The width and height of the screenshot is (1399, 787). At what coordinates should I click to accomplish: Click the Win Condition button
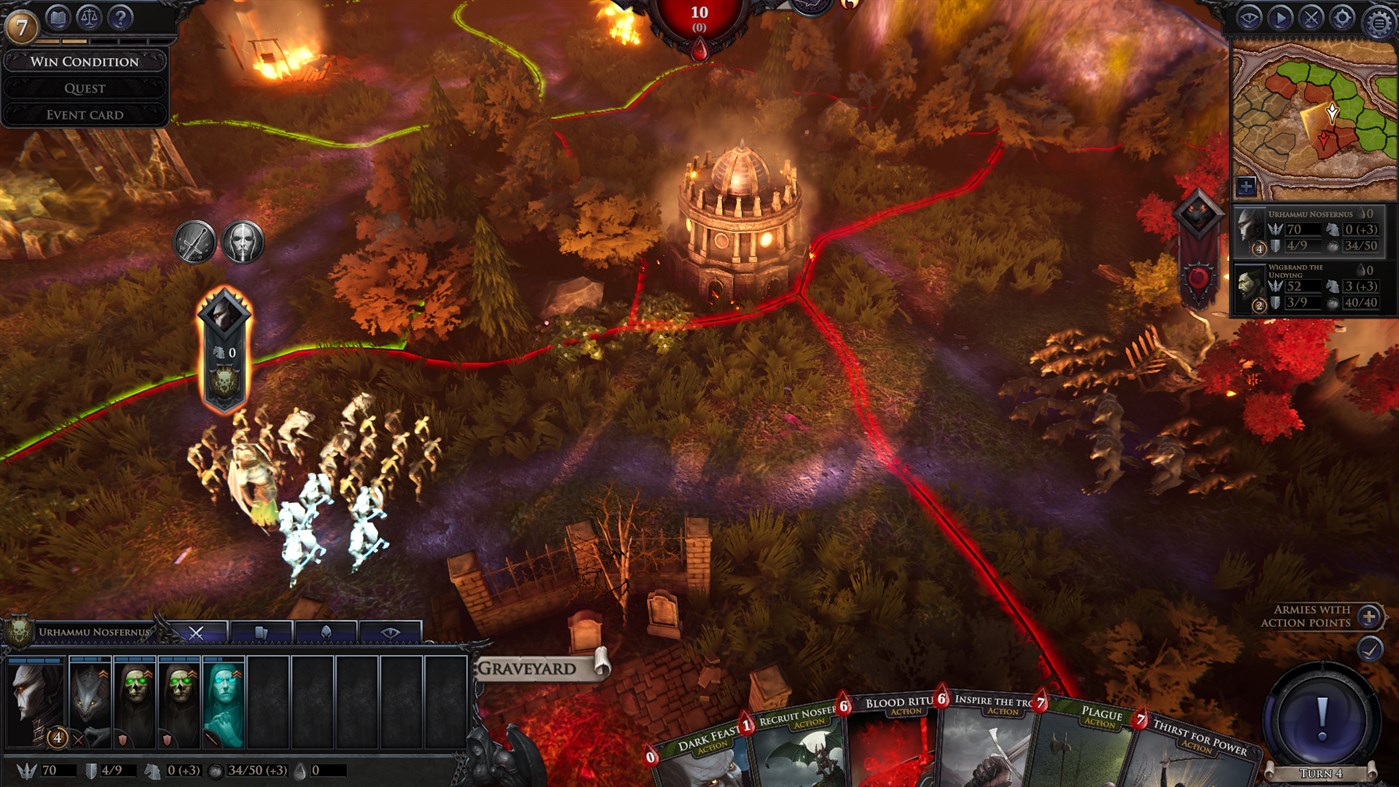pos(85,61)
